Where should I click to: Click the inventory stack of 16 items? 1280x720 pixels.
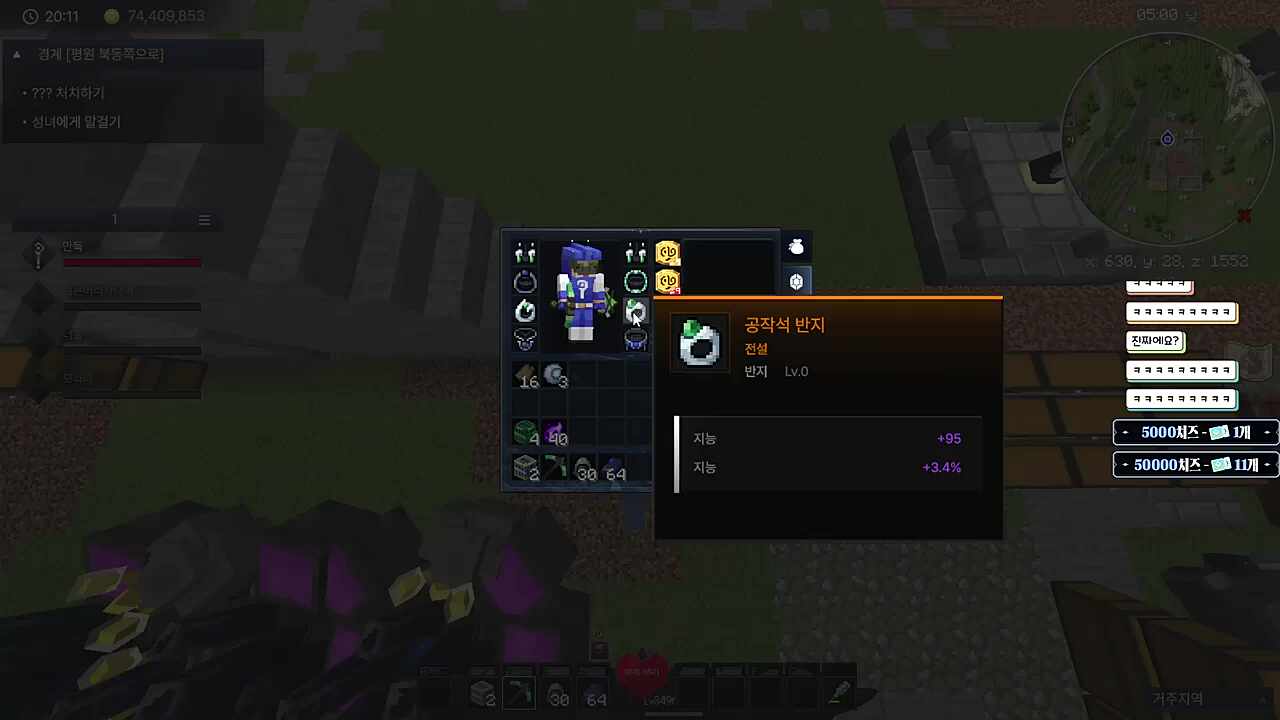526,376
